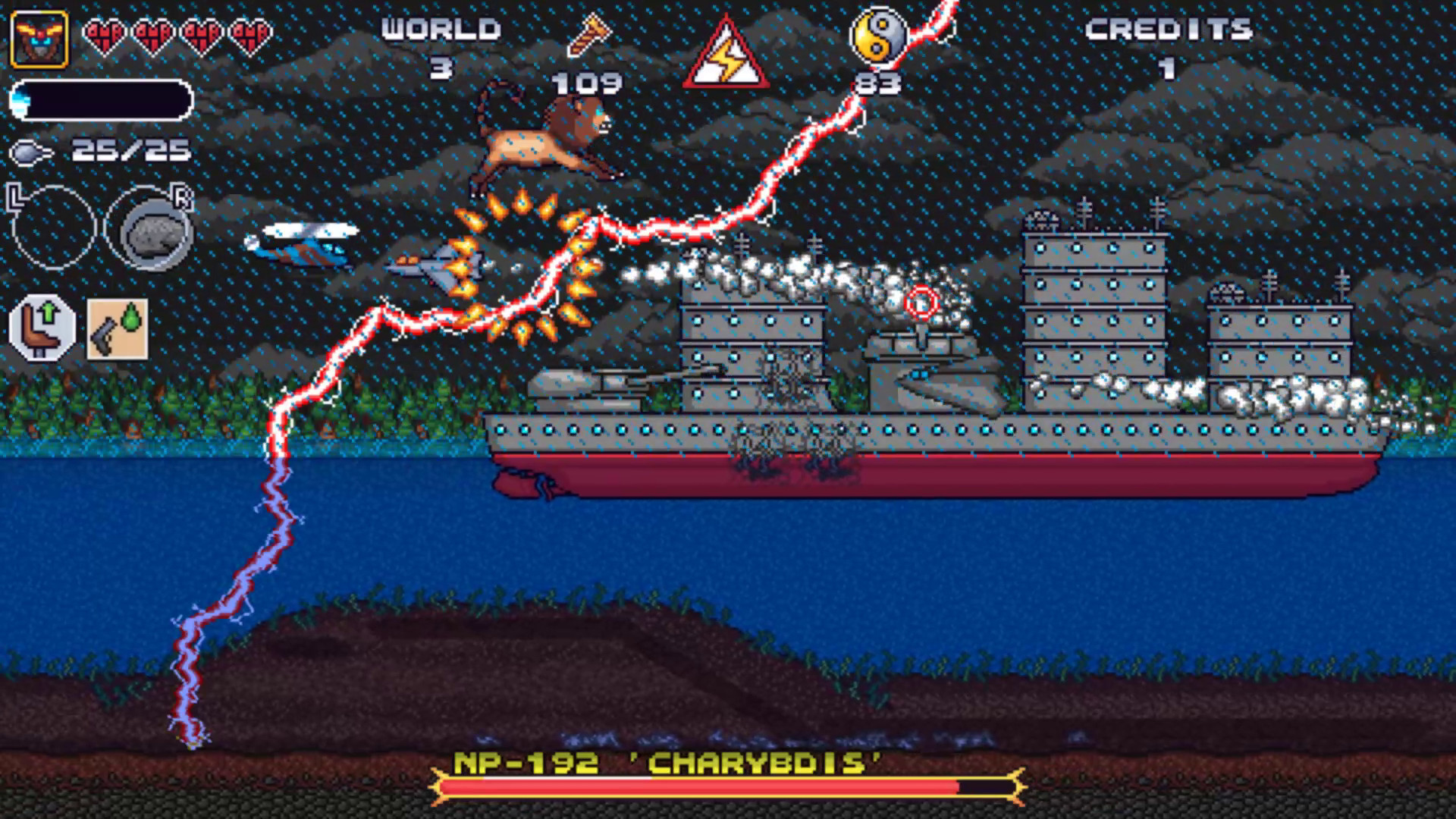Click the red targeting reticle on the battleship
The image size is (1456, 819).
click(x=924, y=303)
